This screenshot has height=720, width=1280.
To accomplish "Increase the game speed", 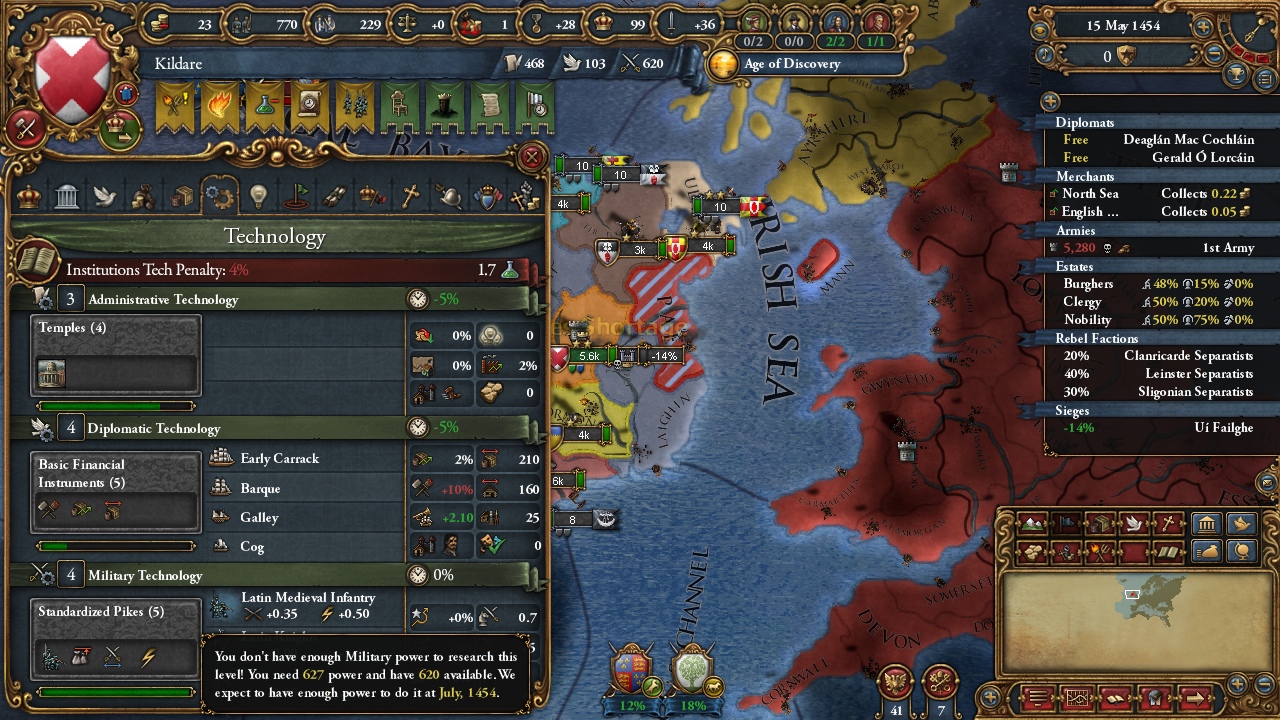I will (1202, 27).
